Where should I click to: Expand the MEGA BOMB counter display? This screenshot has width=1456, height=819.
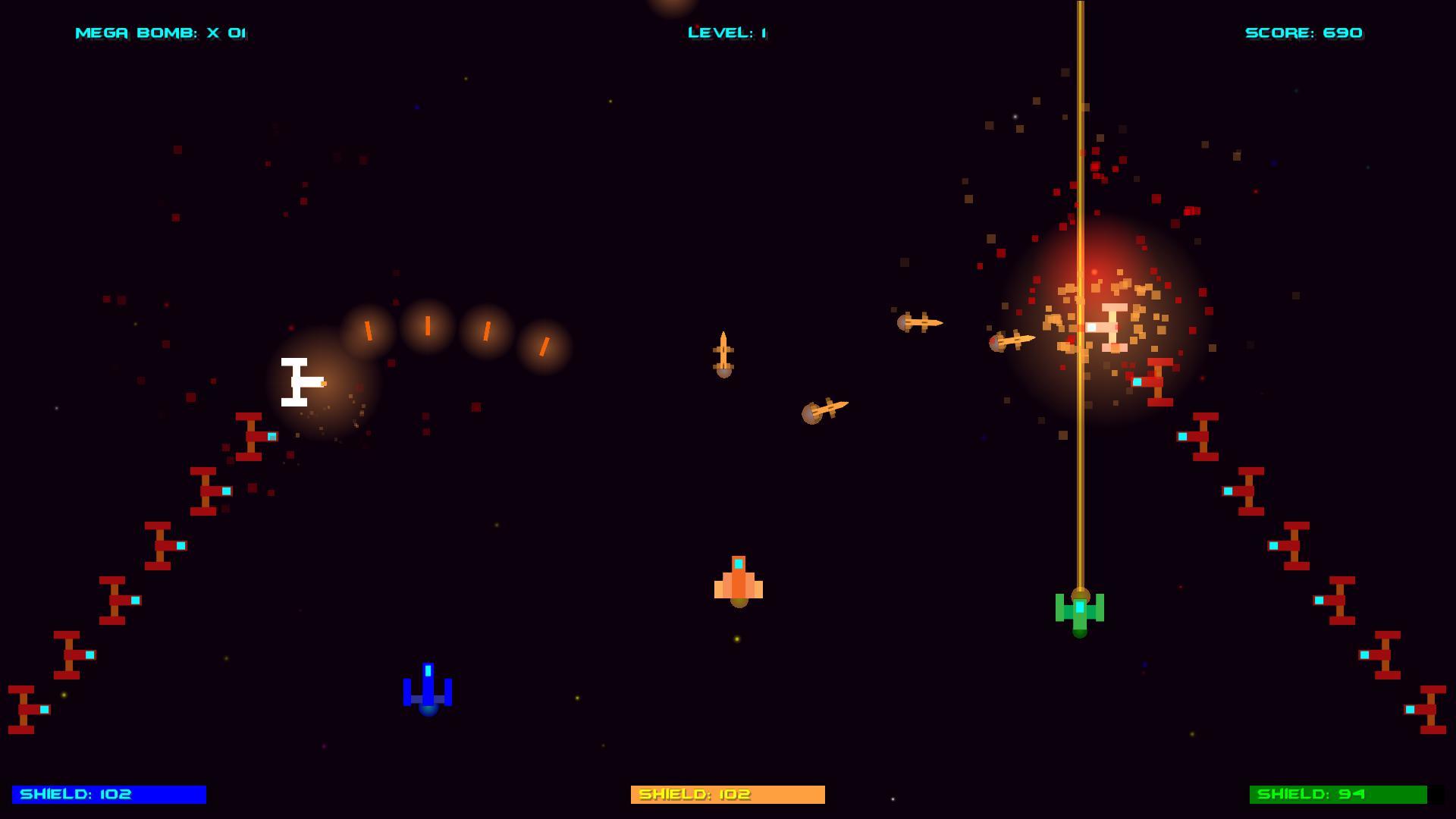pos(161,33)
